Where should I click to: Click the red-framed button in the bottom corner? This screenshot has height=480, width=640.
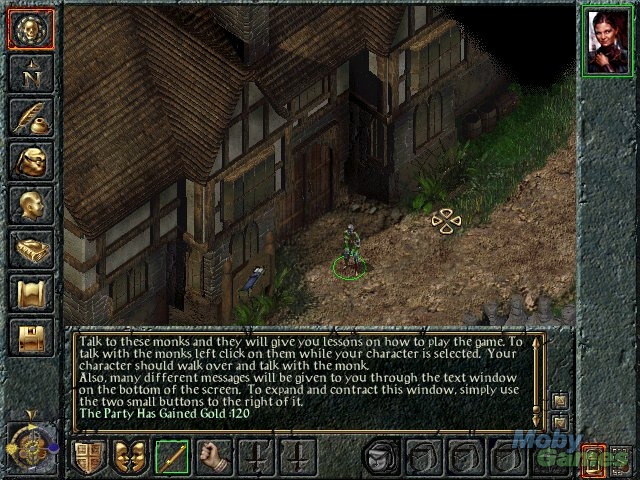coord(594,460)
